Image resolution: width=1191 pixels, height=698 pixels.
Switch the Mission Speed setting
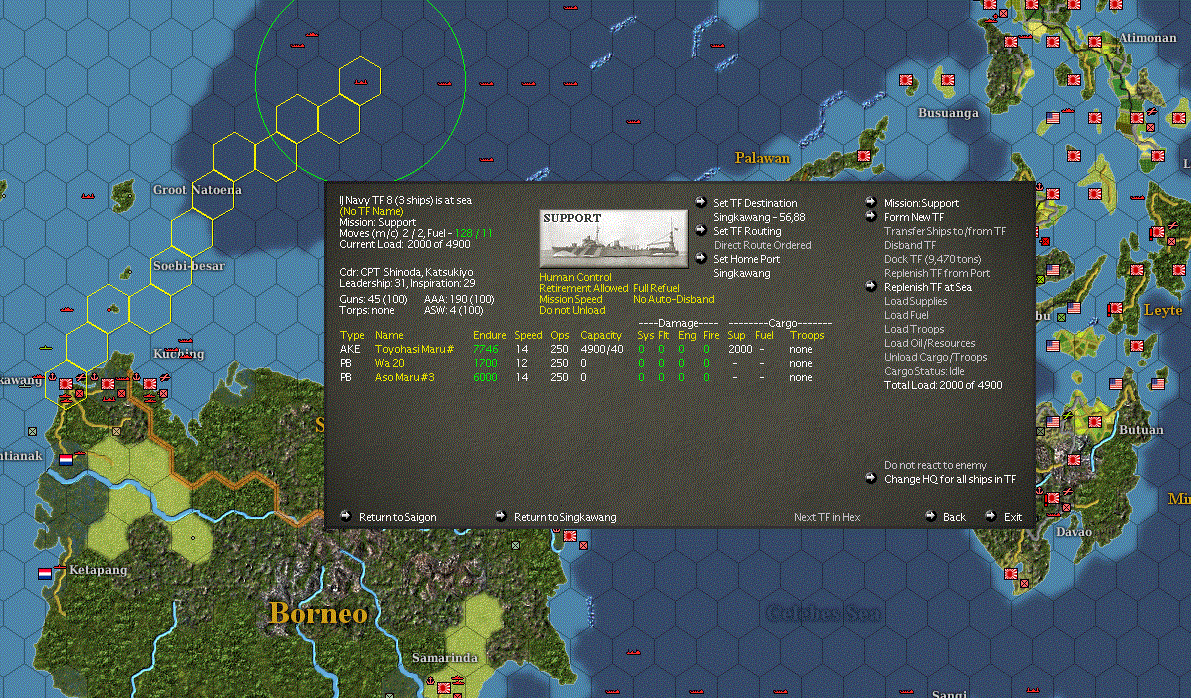click(571, 299)
